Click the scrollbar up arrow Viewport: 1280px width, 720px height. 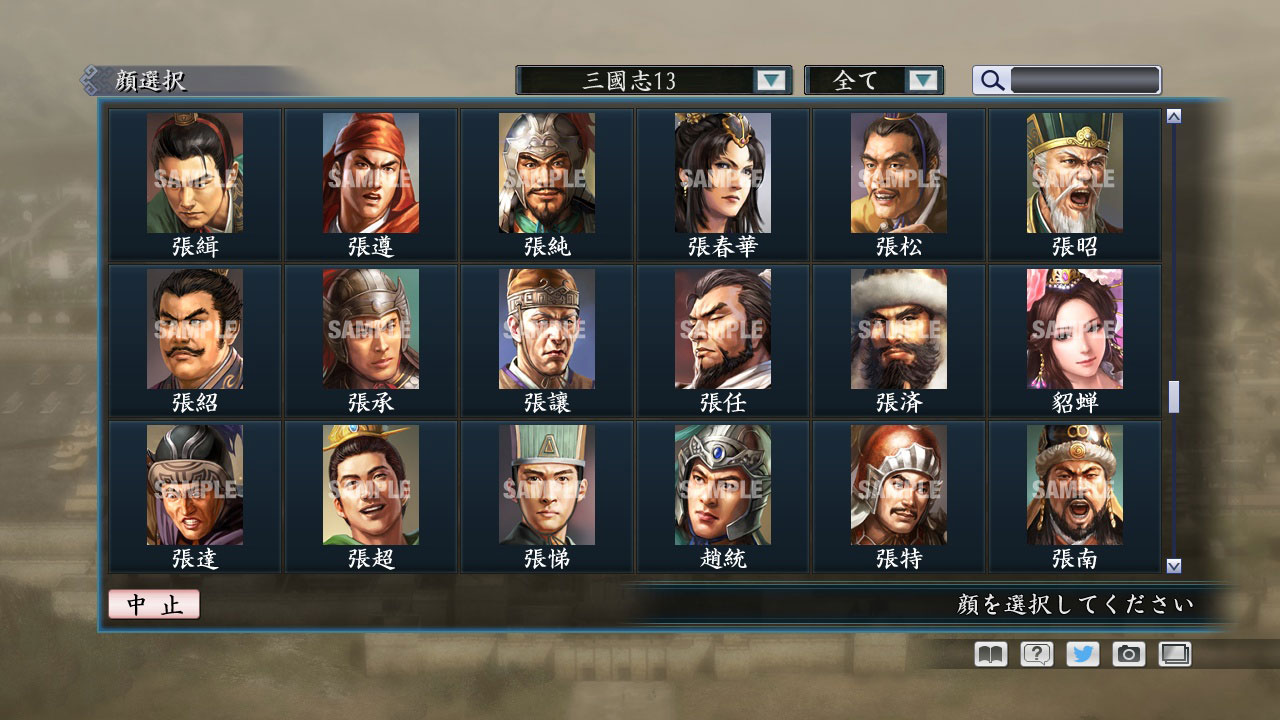tap(1173, 114)
